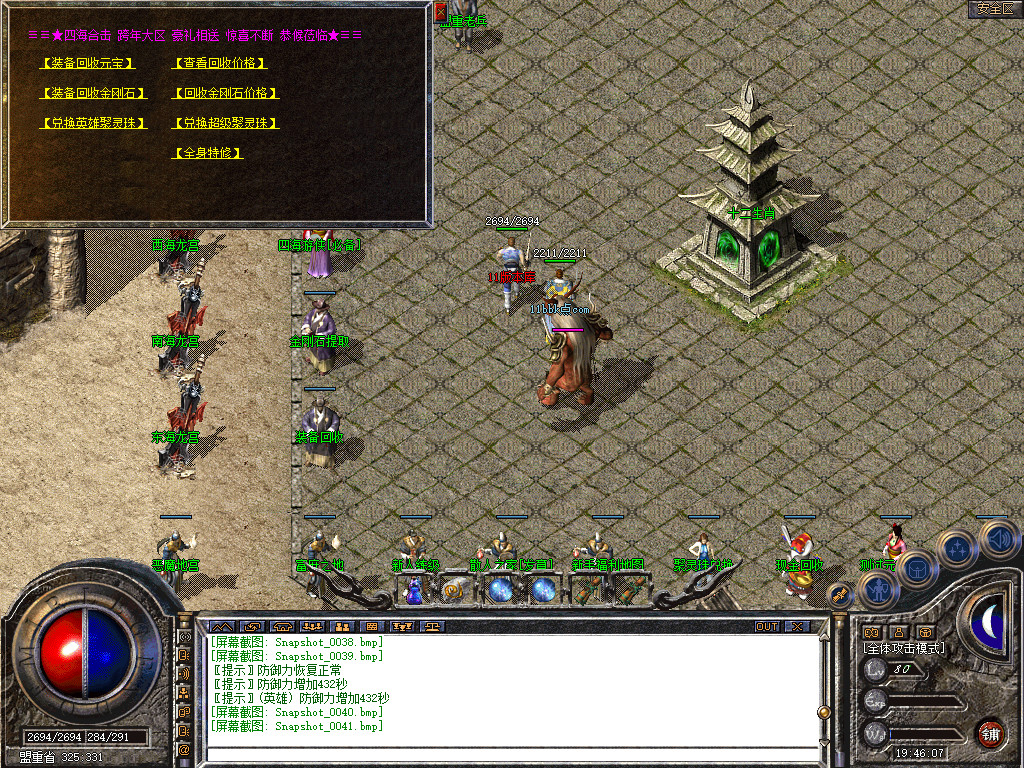The width and height of the screenshot is (1024, 768).
Task: Select the 装备回收元宝 dialogue option
Action: pos(87,63)
